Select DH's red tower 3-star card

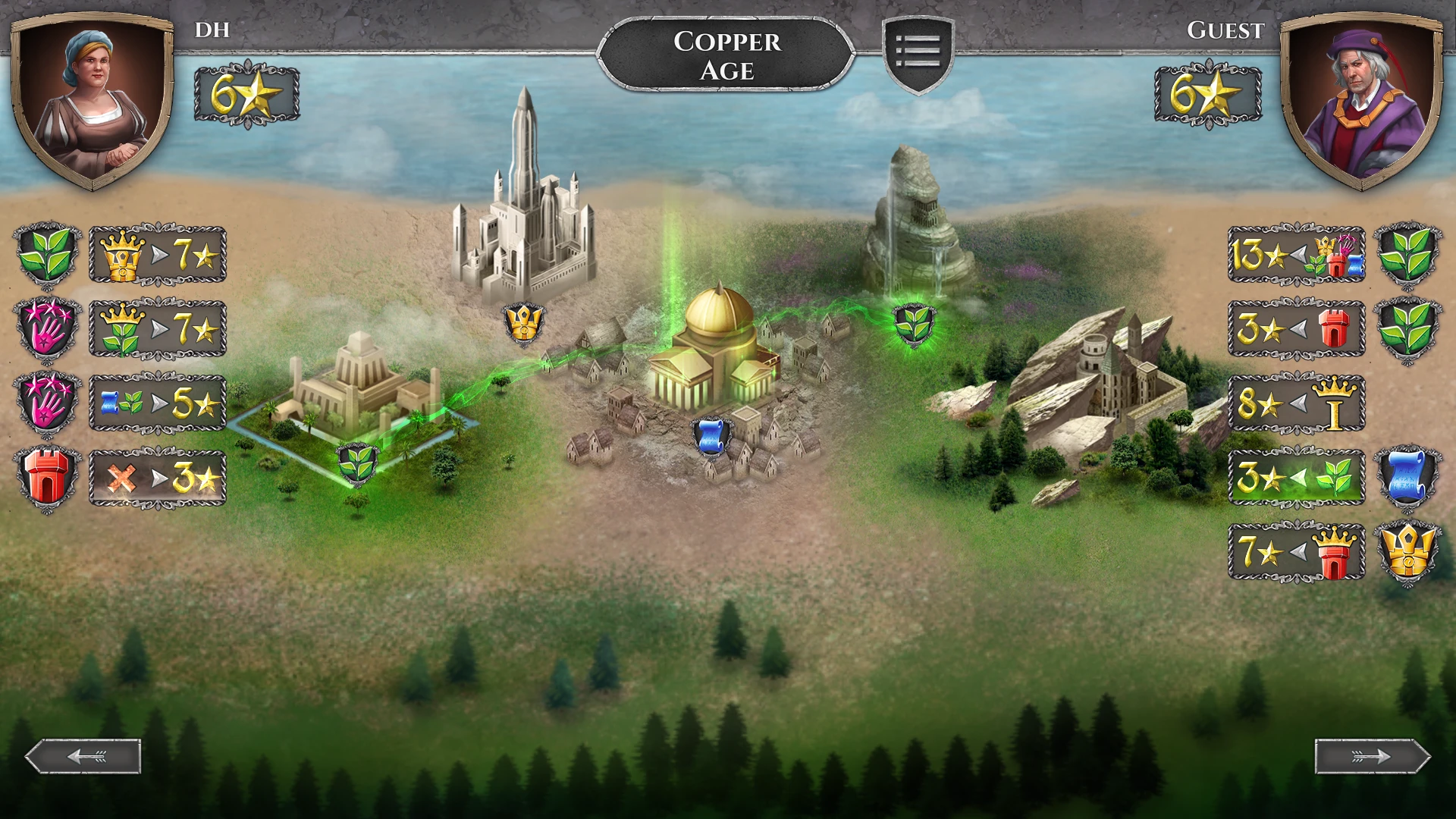158,478
